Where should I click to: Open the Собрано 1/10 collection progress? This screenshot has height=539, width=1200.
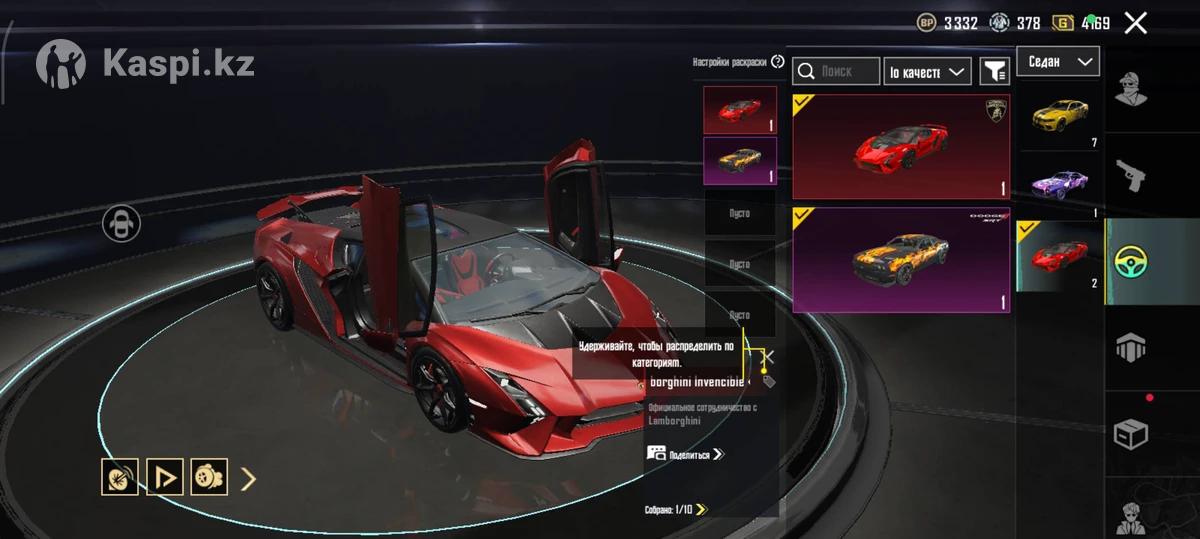[676, 510]
